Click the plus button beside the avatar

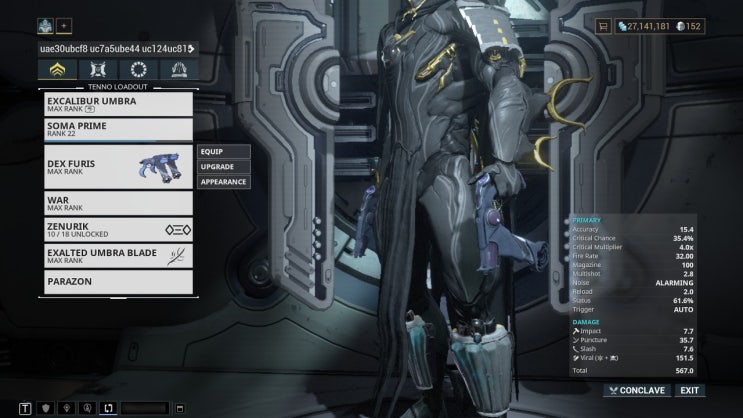(65, 25)
